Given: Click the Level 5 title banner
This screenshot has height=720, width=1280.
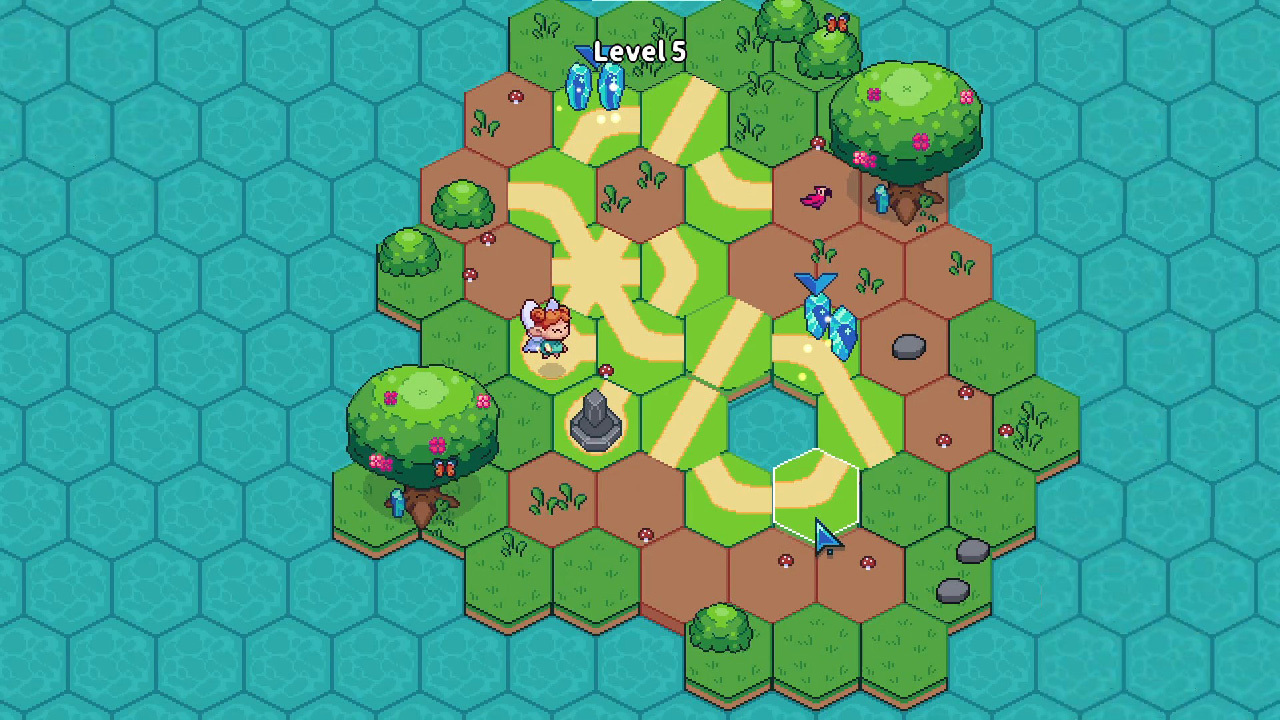Looking at the screenshot, I should pyautogui.click(x=639, y=51).
